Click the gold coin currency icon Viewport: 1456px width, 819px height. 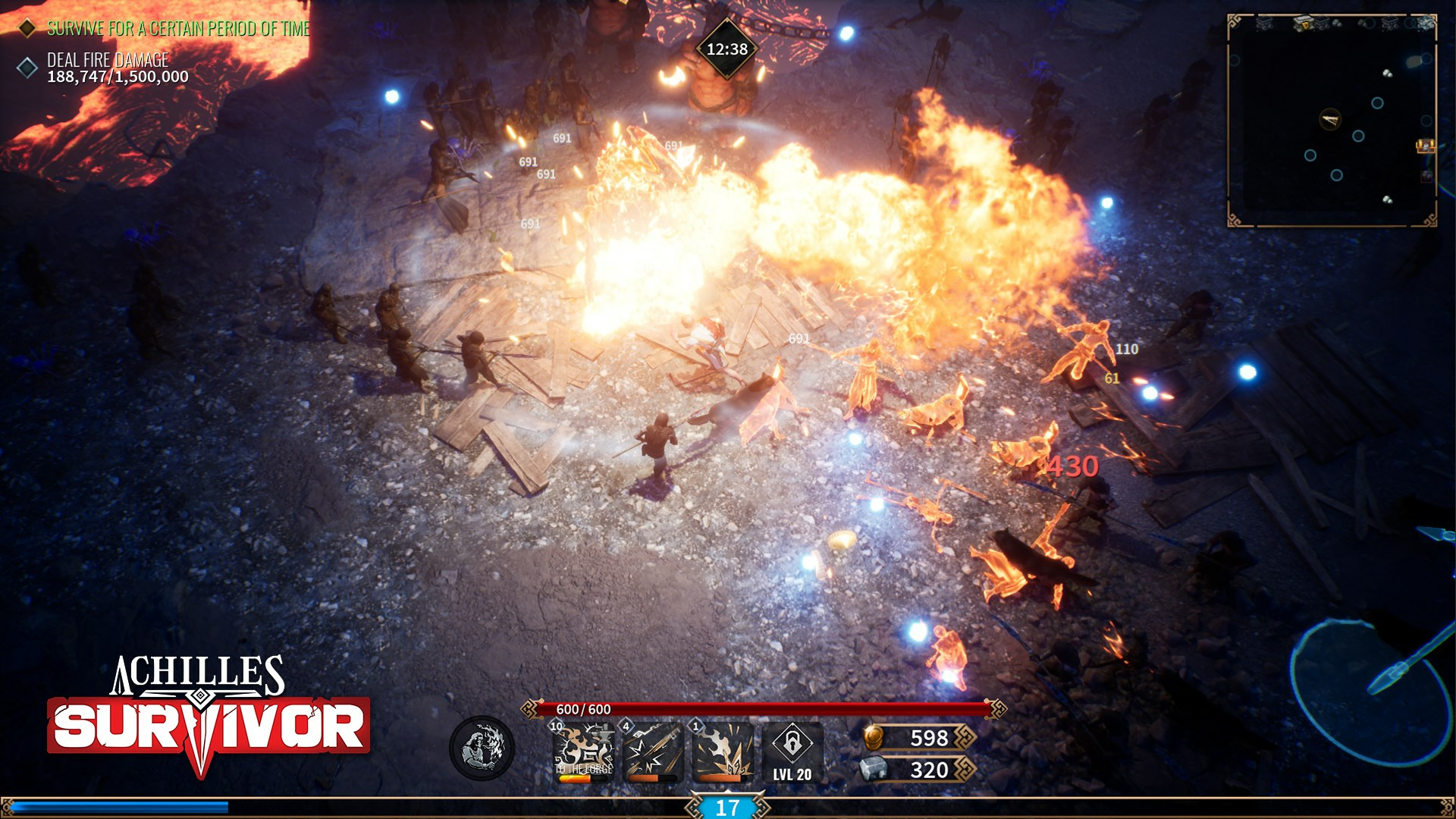pos(874,737)
